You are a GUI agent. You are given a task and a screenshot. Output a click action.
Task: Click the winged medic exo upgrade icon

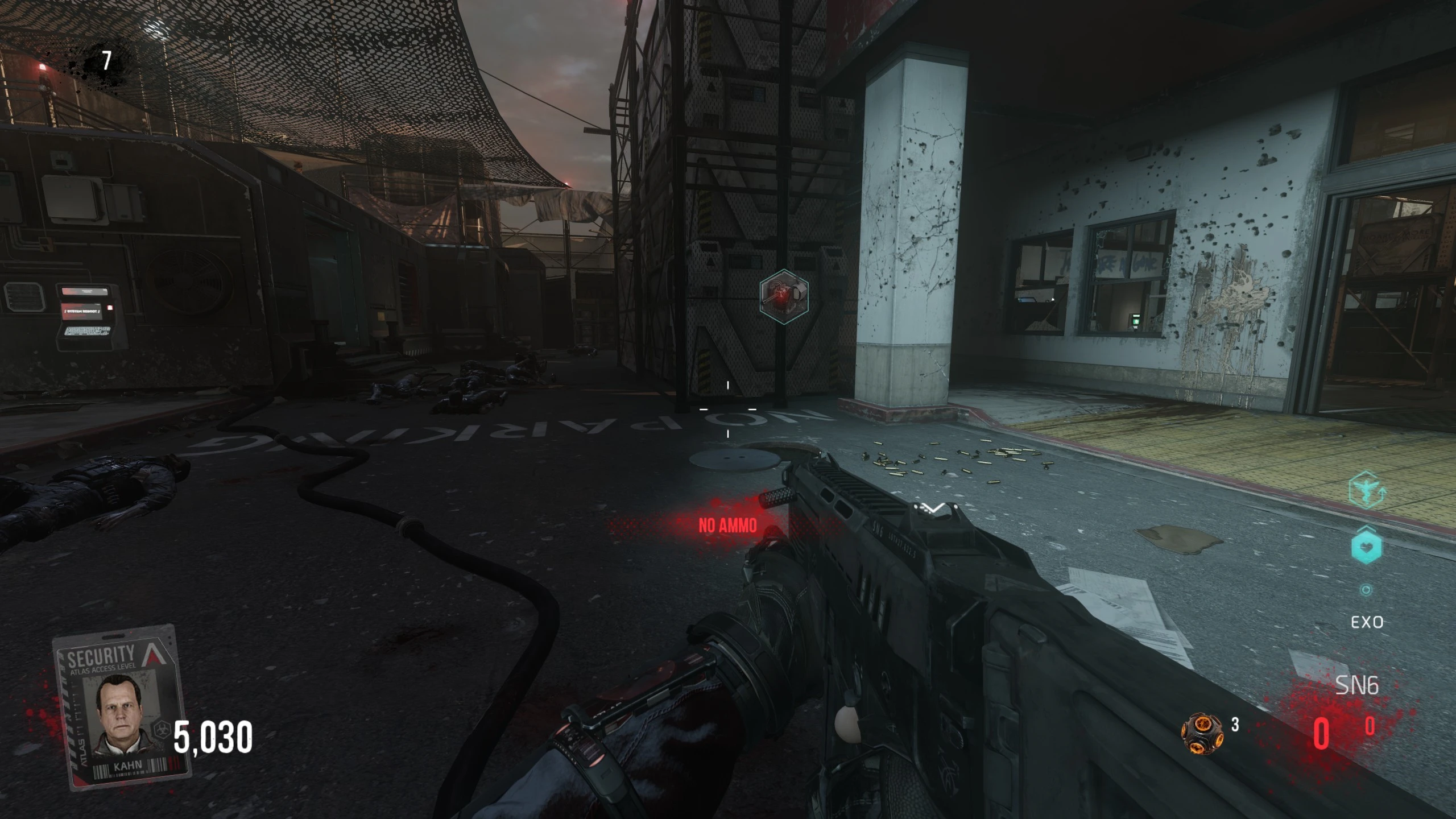1366,490
